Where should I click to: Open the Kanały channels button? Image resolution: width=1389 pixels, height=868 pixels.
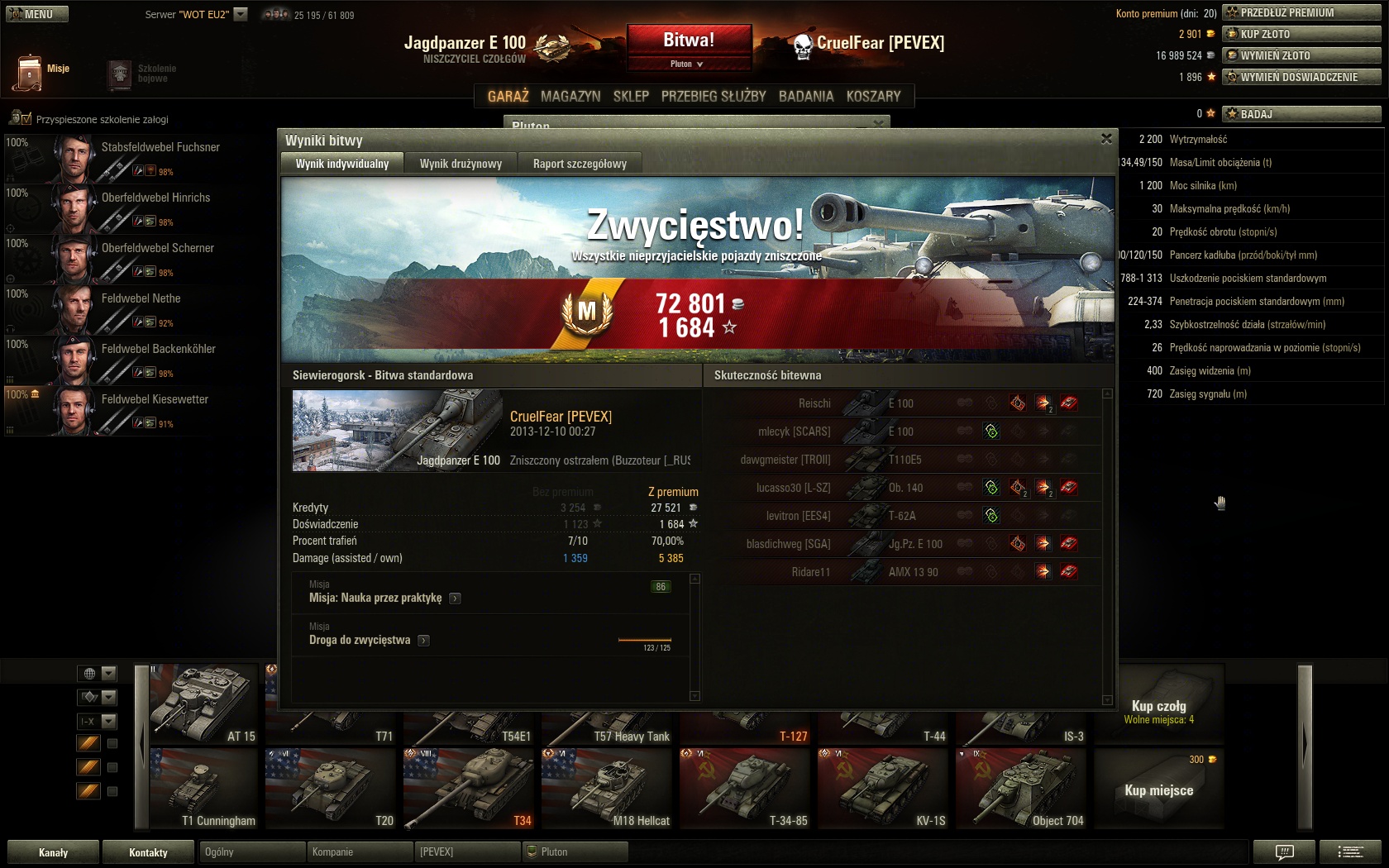54,852
